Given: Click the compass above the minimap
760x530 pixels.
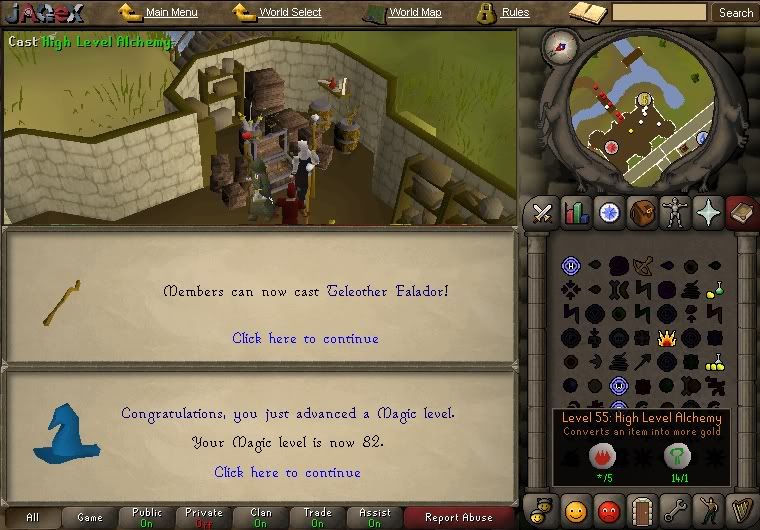Looking at the screenshot, I should pos(559,45).
